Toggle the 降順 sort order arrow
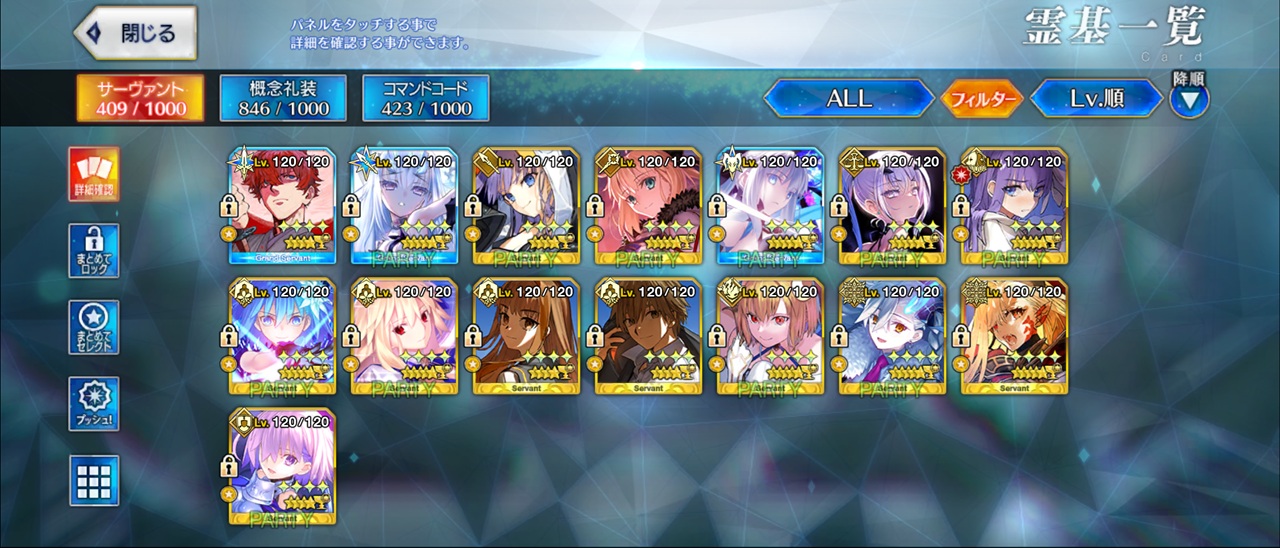The image size is (1280, 548). (x=1189, y=98)
